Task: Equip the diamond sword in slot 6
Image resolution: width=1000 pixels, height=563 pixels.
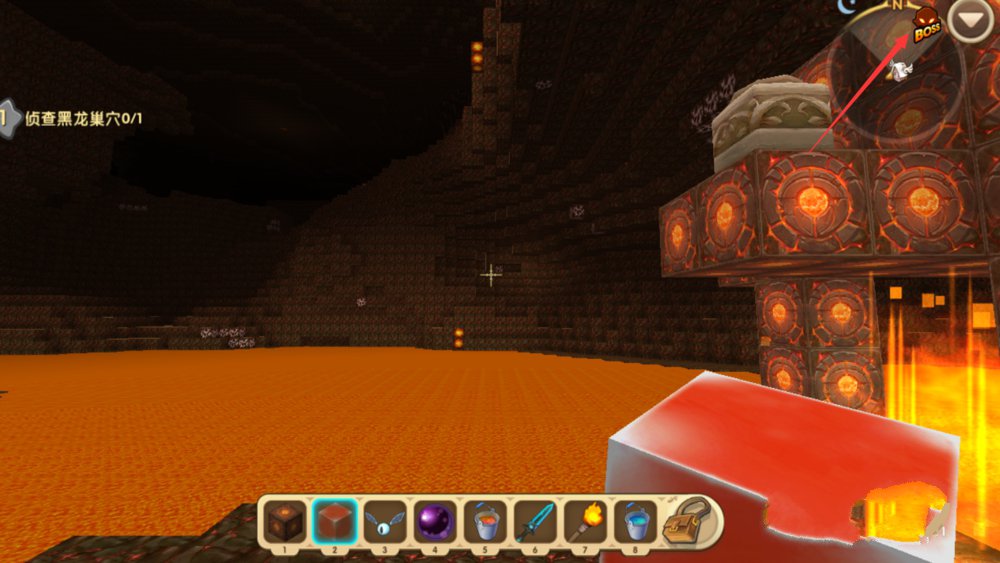Action: [535, 521]
